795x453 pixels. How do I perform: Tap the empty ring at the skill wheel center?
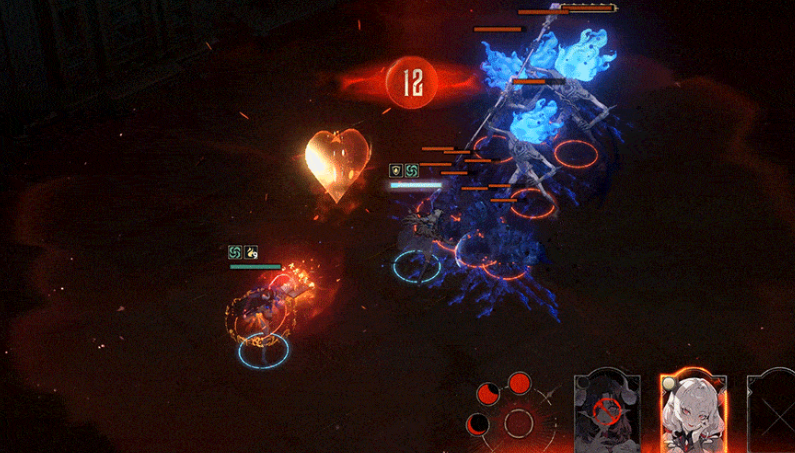click(x=518, y=423)
